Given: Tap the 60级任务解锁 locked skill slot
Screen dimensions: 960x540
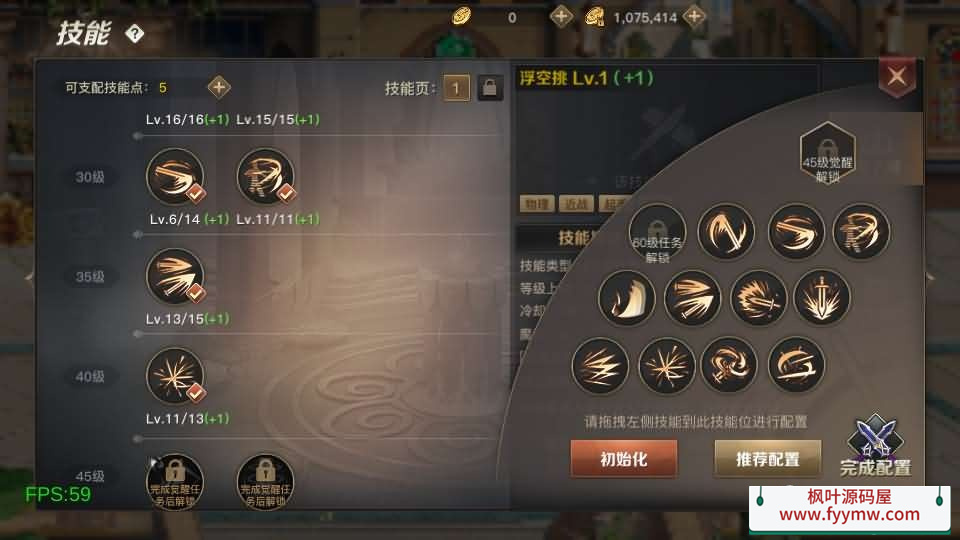Looking at the screenshot, I should pos(657,233).
